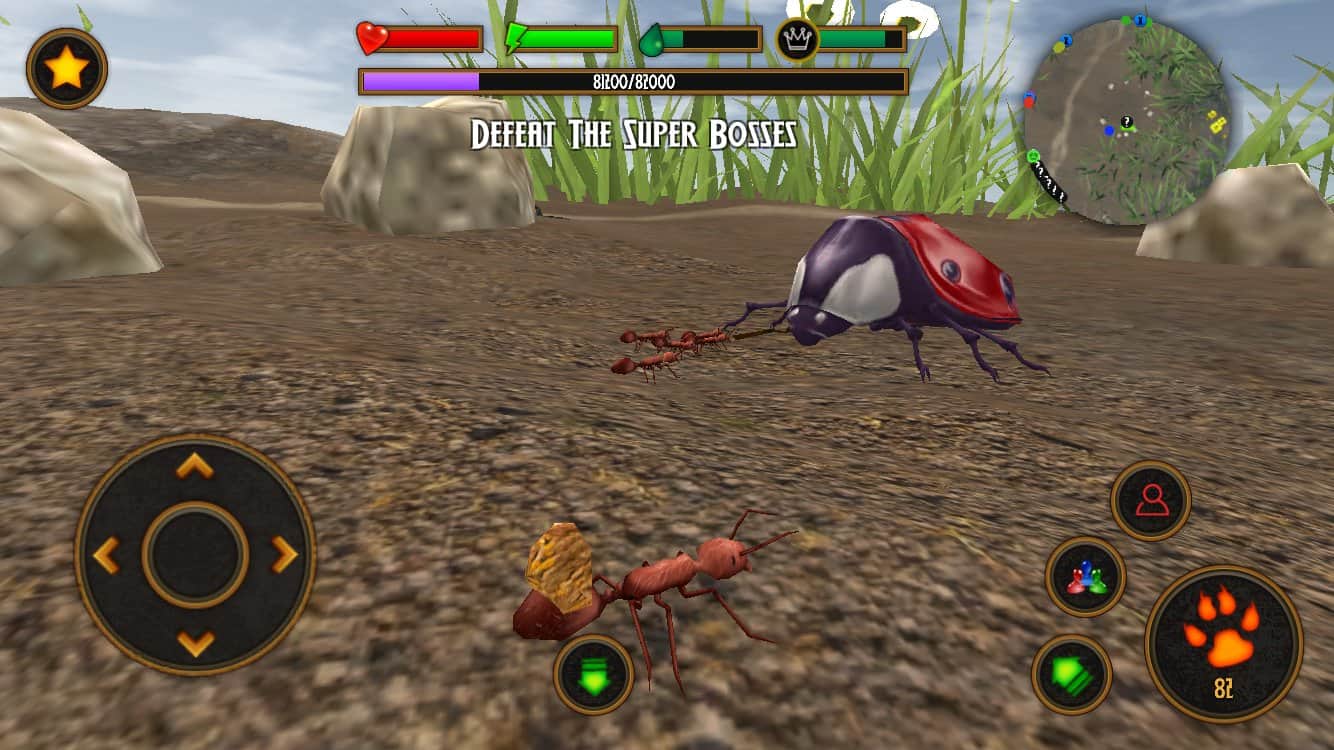Tap the joystick down arrow
The height and width of the screenshot is (750, 1334).
tap(195, 642)
